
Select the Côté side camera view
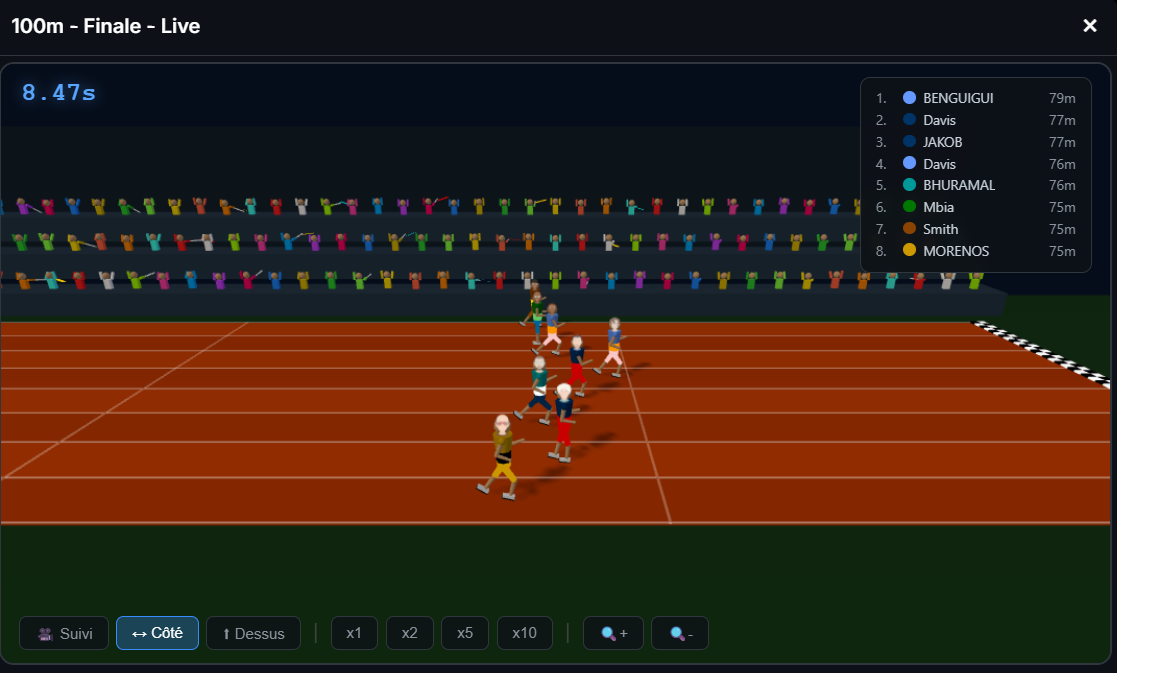coord(157,633)
